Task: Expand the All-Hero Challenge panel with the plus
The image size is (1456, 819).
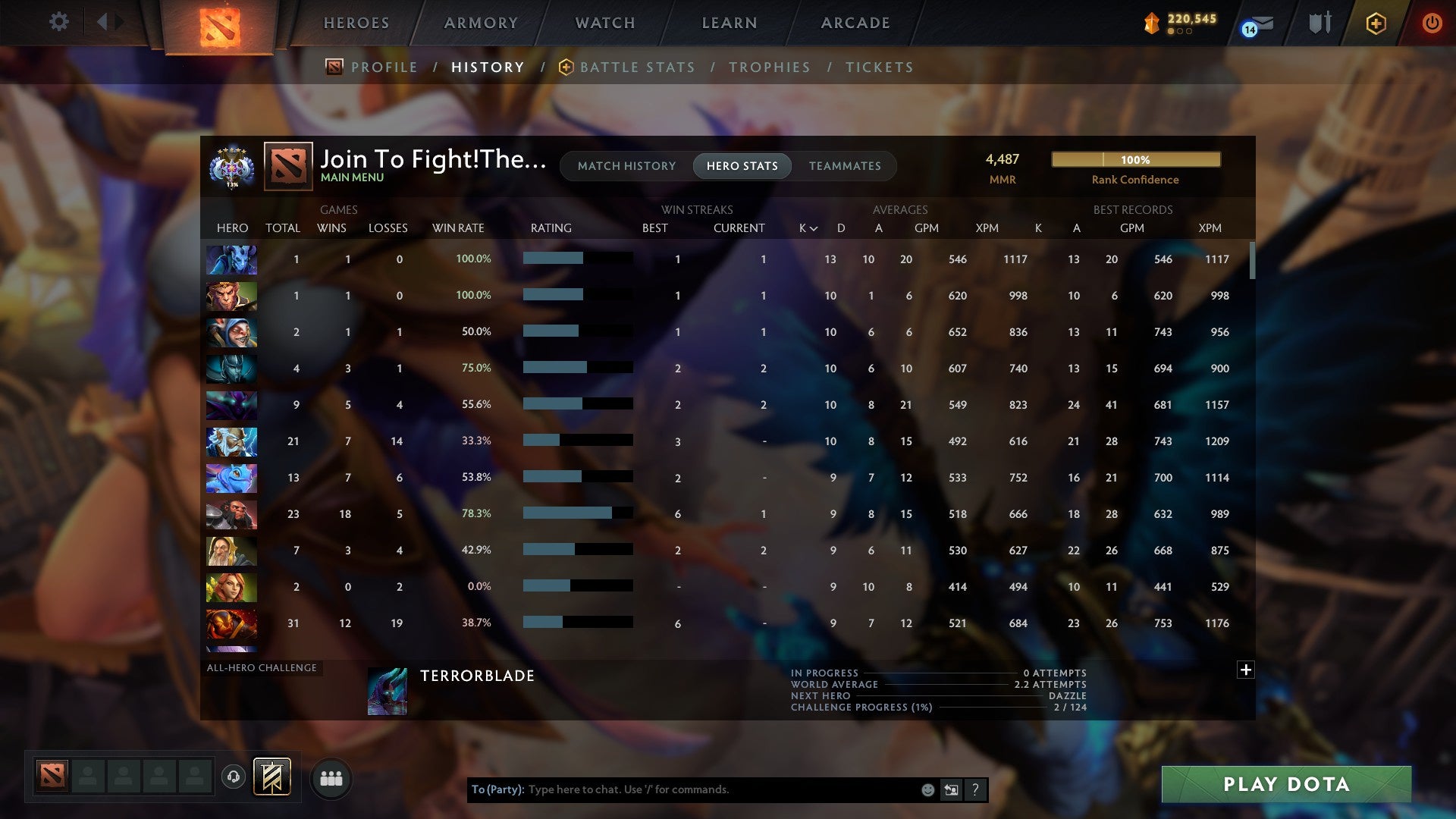Action: (x=1246, y=670)
